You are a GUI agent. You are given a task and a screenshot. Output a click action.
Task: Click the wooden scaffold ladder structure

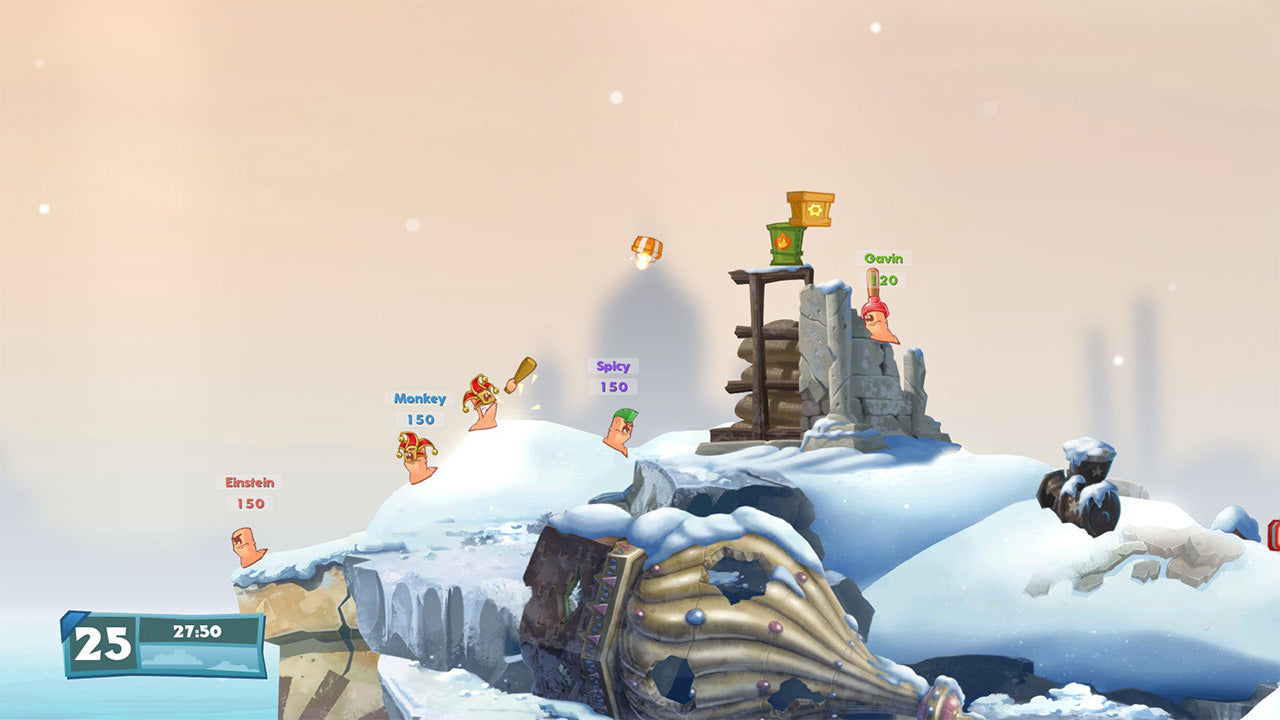pos(757,360)
